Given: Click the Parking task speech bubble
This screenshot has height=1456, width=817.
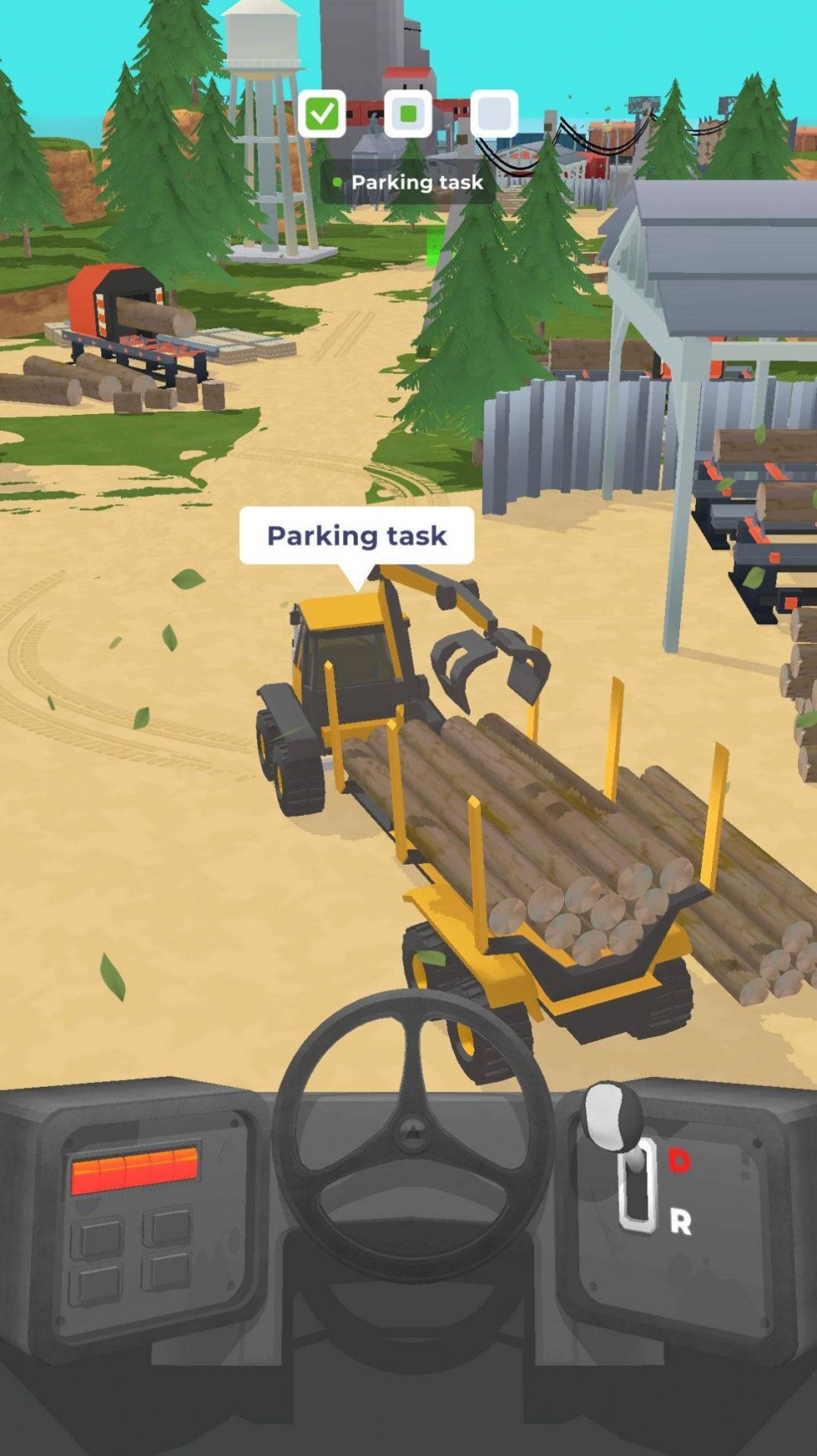Looking at the screenshot, I should click(x=356, y=536).
